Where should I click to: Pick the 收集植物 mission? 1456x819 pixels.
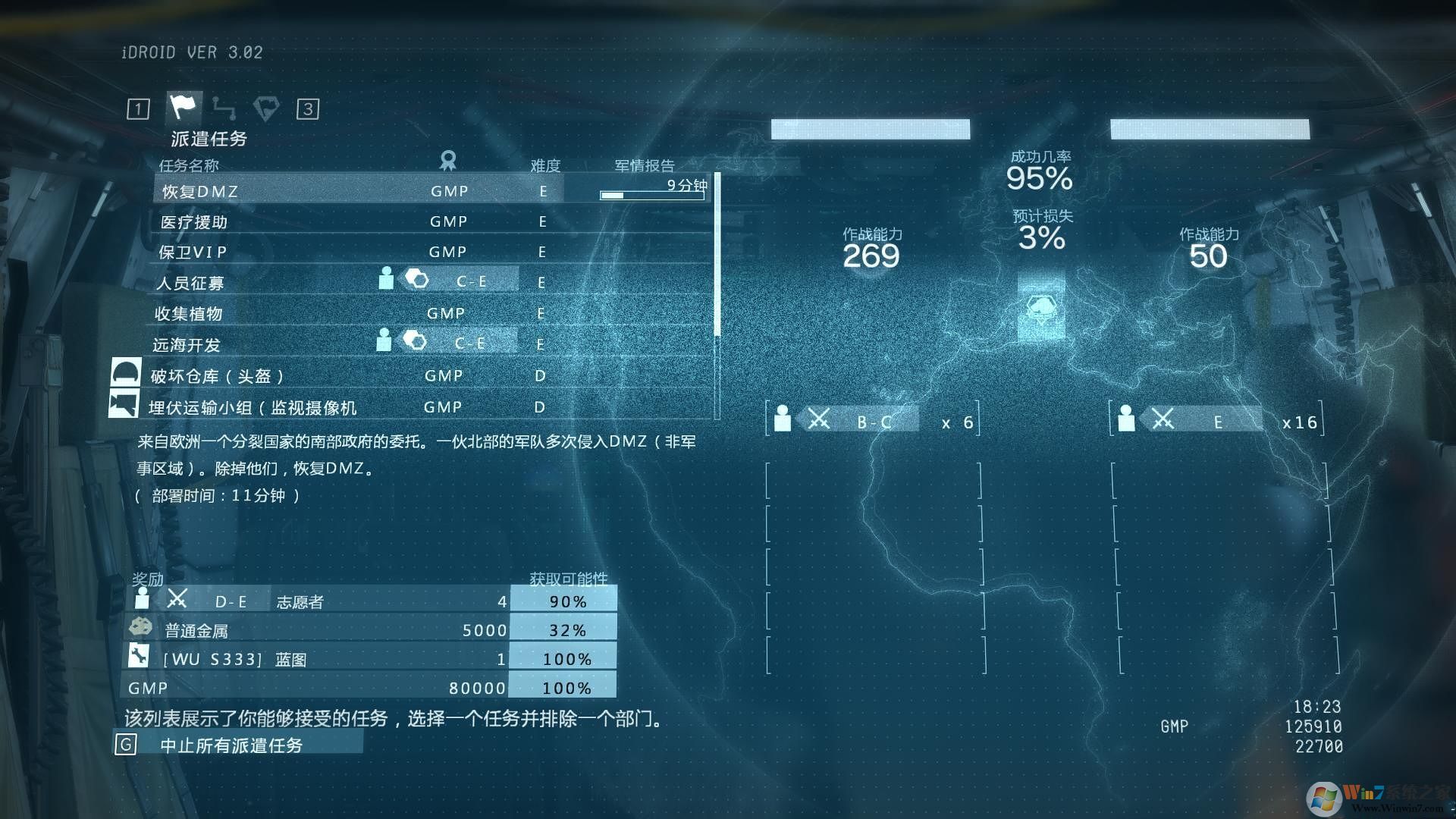click(356, 314)
